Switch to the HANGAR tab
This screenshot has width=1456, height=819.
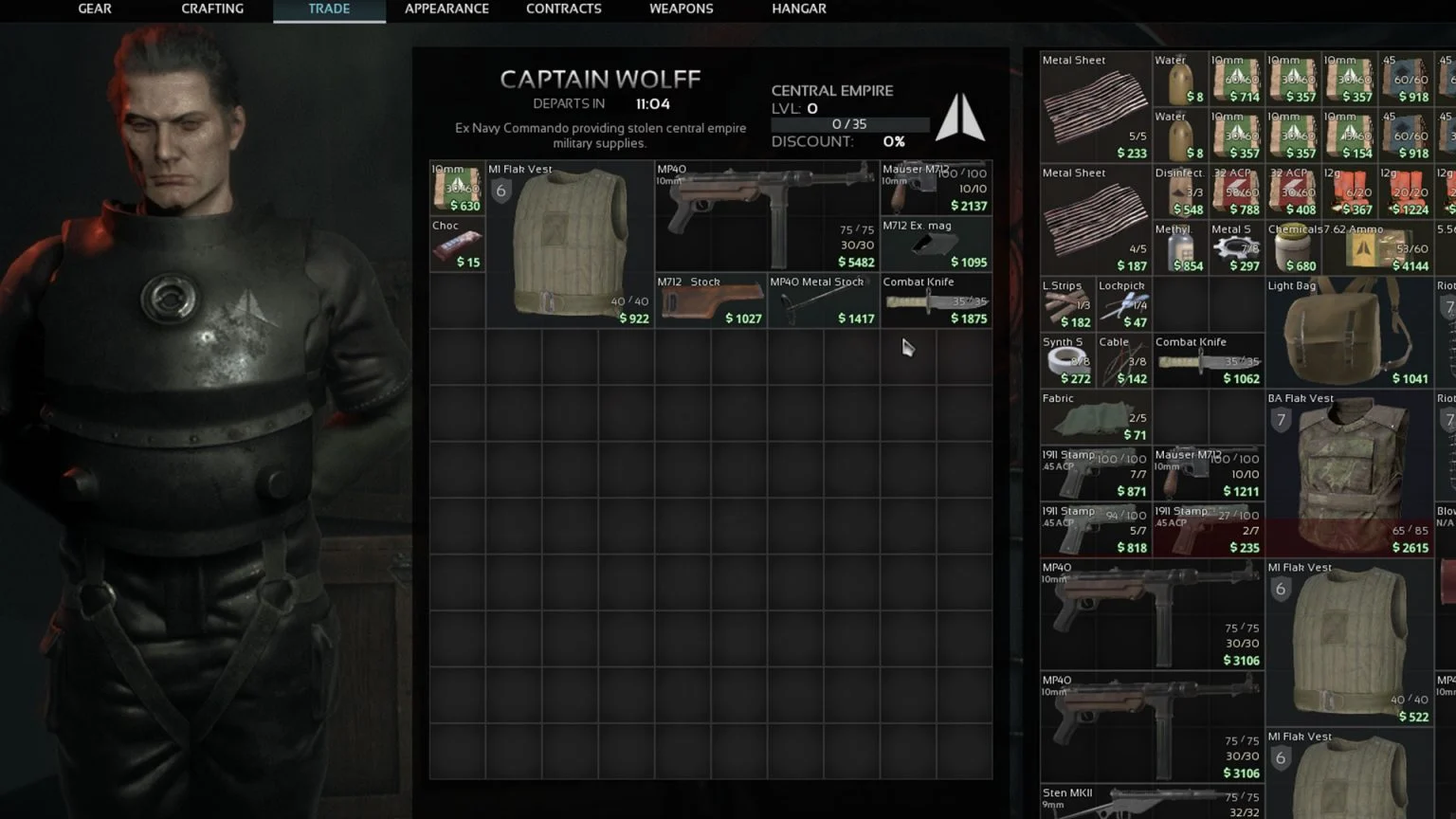[798, 9]
